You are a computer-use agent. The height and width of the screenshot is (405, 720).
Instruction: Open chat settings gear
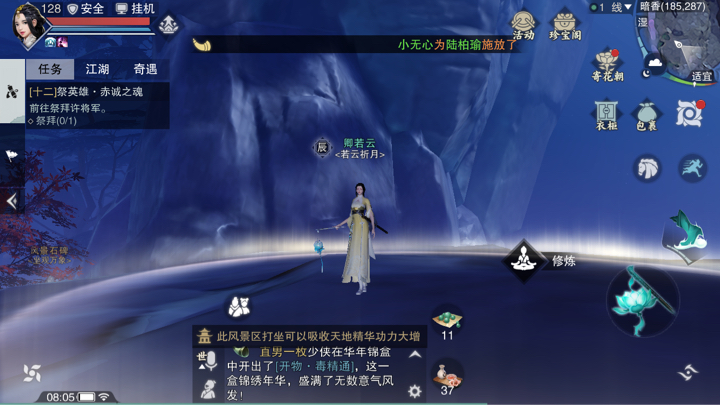pyautogui.click(x=415, y=391)
